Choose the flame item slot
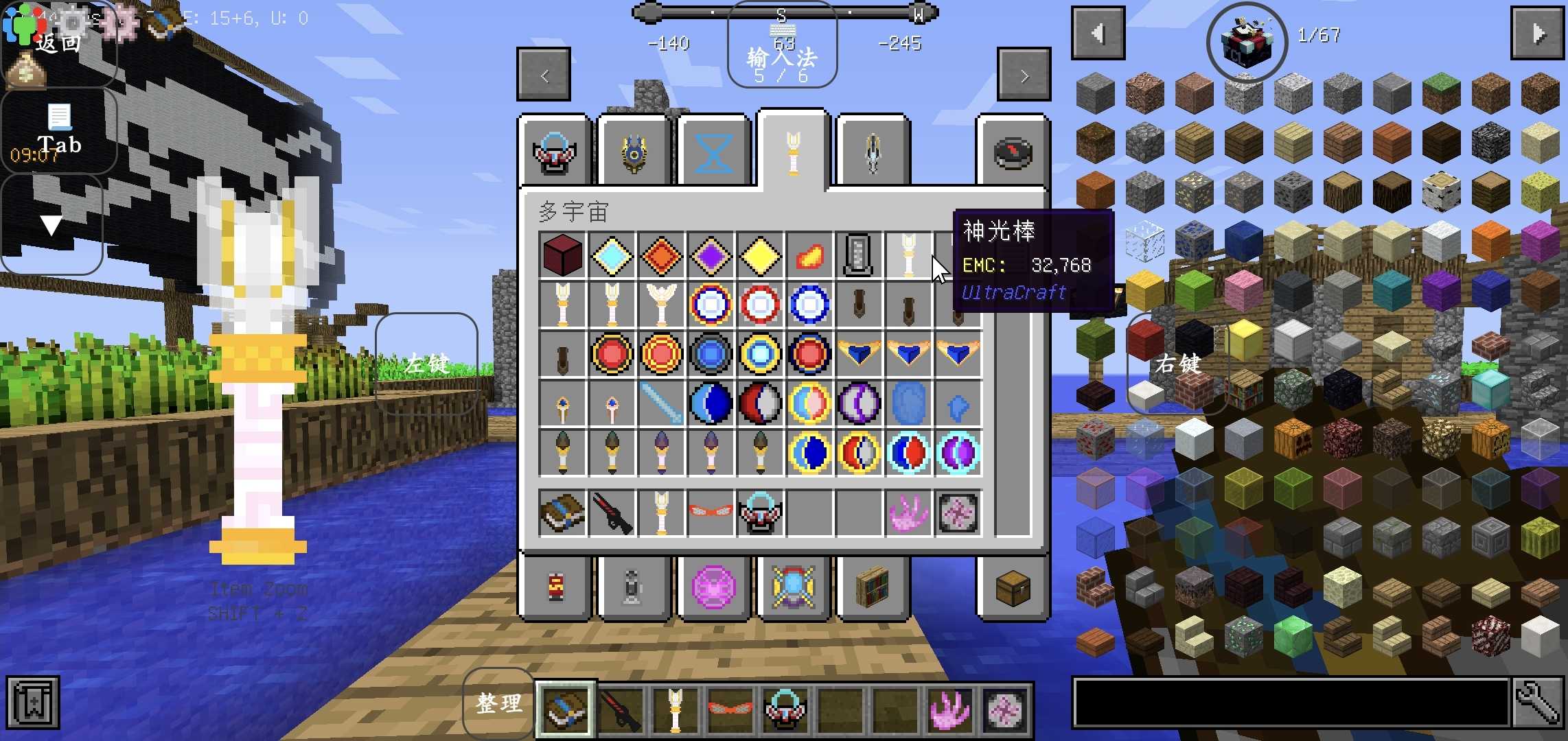 coord(809,255)
